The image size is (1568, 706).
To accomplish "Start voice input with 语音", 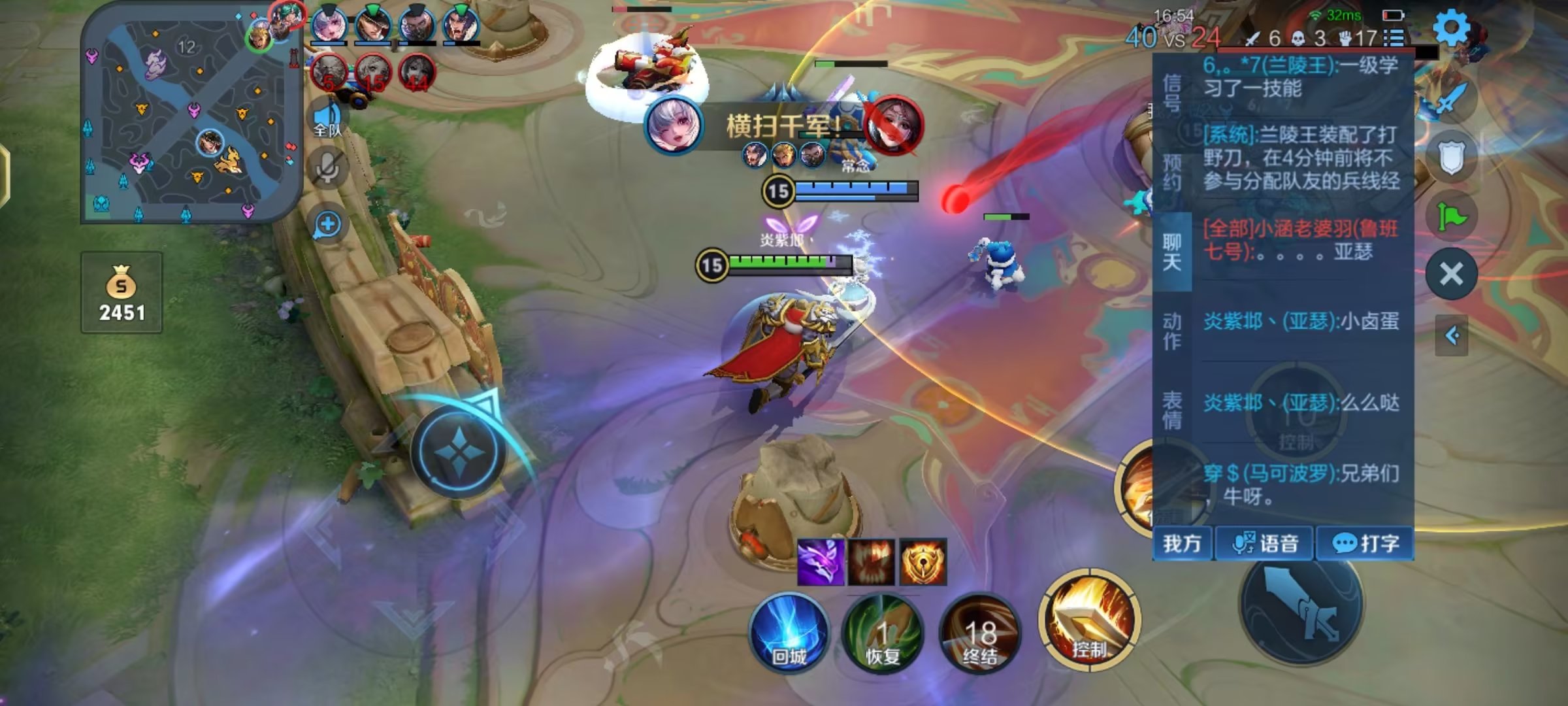I will pos(1265,543).
